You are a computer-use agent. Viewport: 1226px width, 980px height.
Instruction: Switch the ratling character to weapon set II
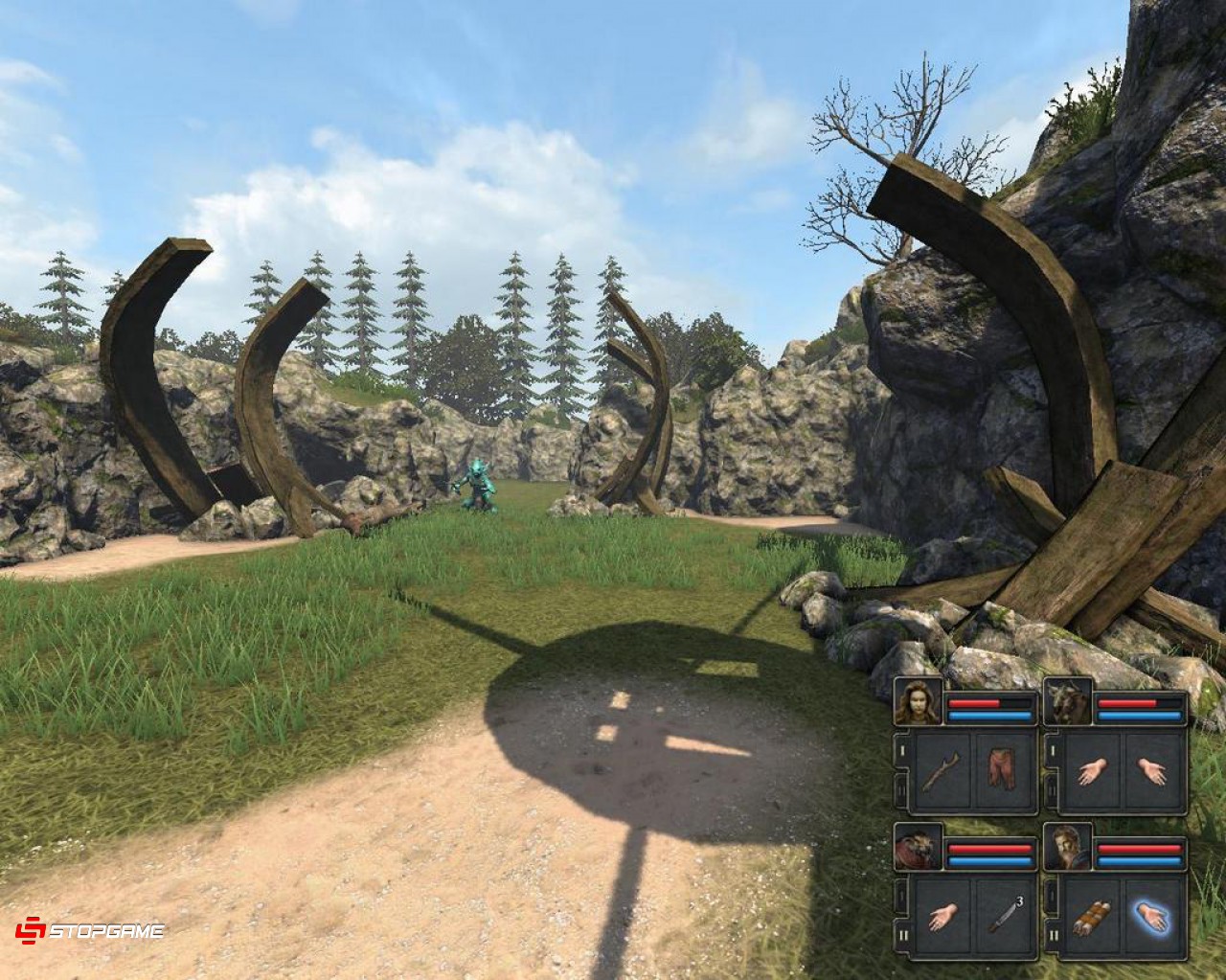[903, 935]
